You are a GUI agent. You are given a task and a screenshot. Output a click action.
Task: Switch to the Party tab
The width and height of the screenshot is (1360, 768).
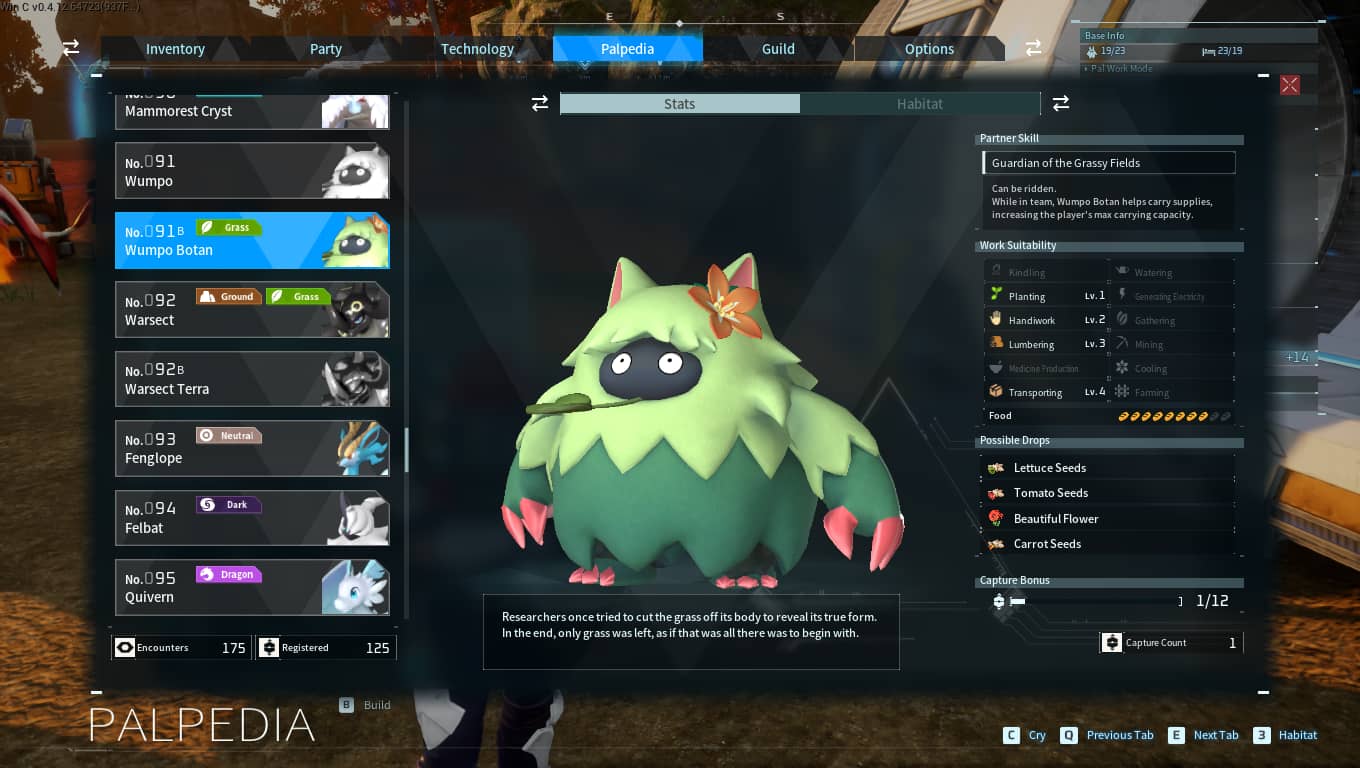(x=324, y=48)
